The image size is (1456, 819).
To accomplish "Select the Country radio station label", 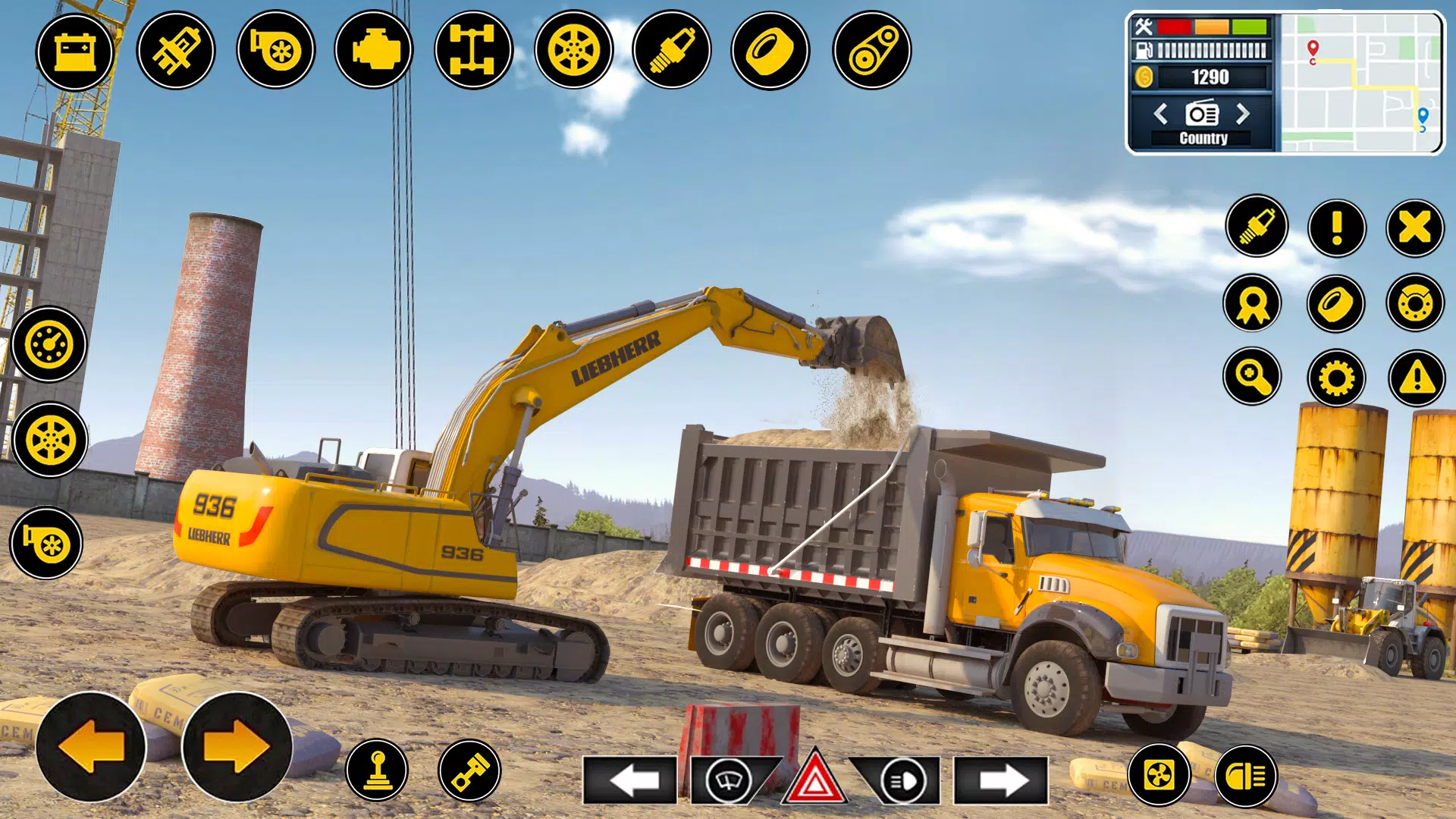I will (x=1203, y=137).
